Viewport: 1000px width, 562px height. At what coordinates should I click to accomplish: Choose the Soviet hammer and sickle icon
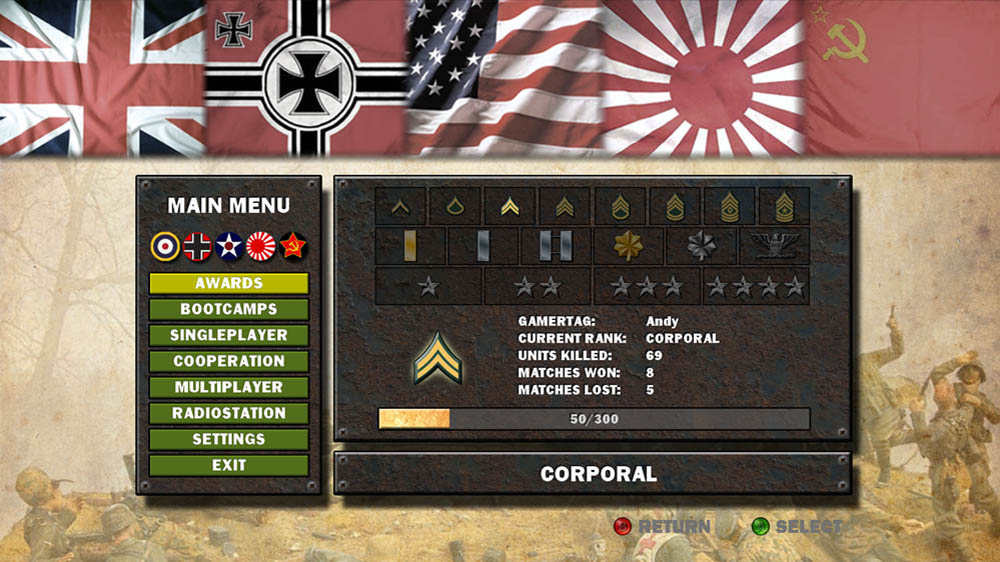[x=292, y=246]
